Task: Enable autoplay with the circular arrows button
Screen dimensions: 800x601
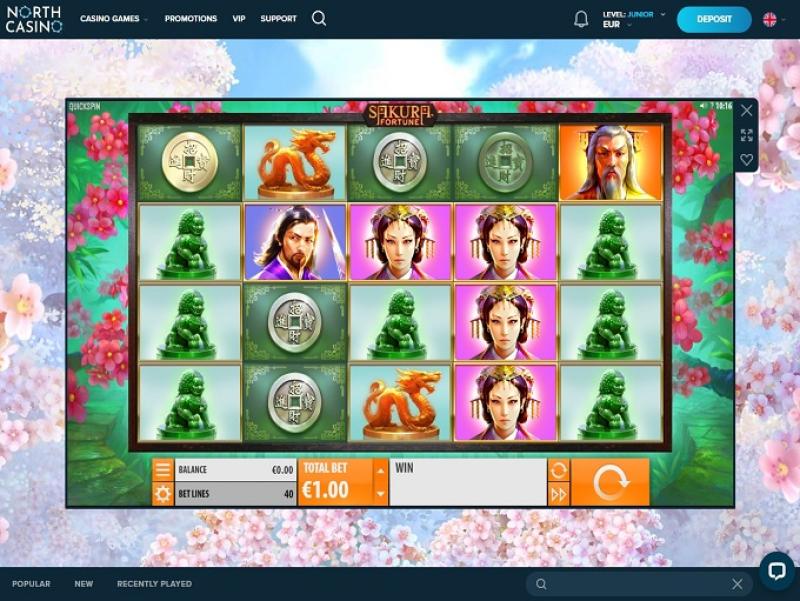Action: tap(559, 470)
